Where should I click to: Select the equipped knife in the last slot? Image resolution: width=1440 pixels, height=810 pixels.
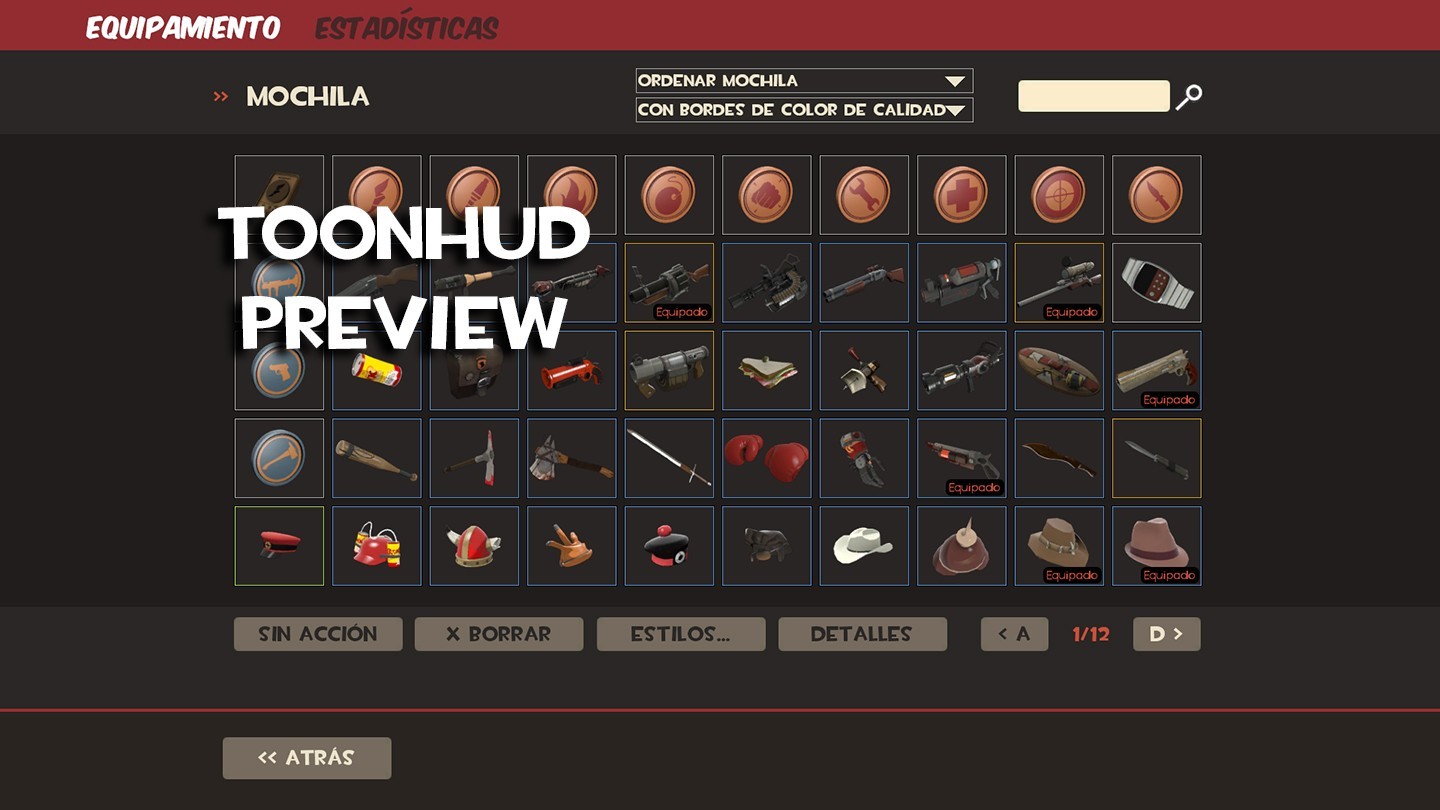[1156, 458]
